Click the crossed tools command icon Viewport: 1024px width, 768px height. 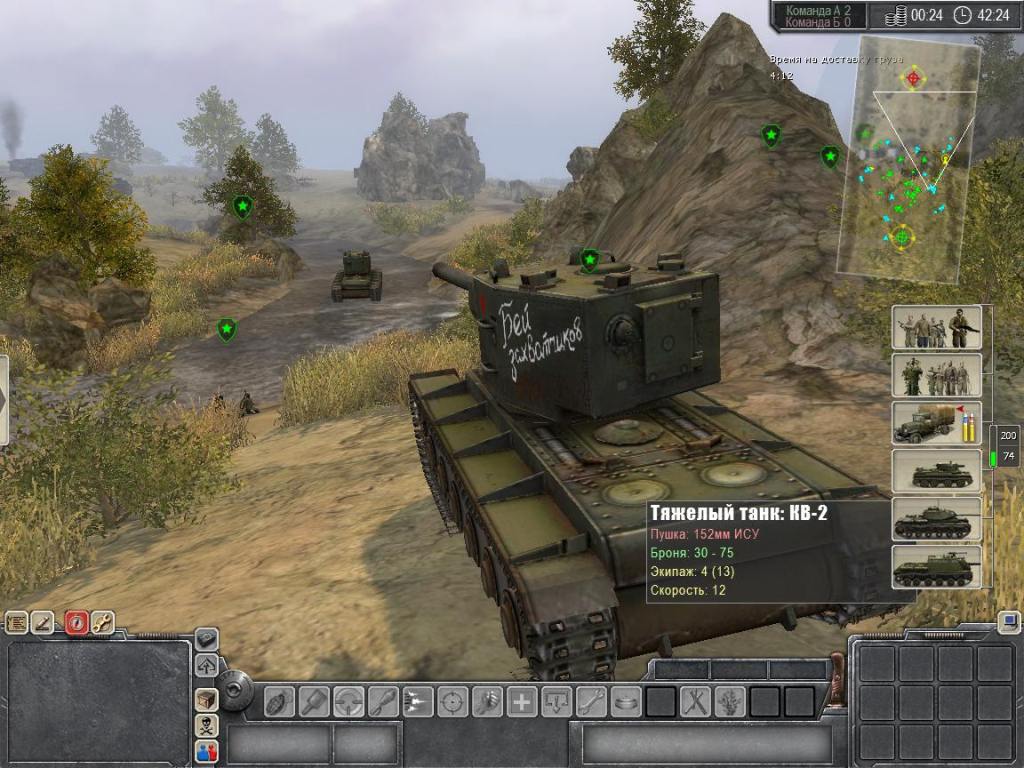point(695,701)
